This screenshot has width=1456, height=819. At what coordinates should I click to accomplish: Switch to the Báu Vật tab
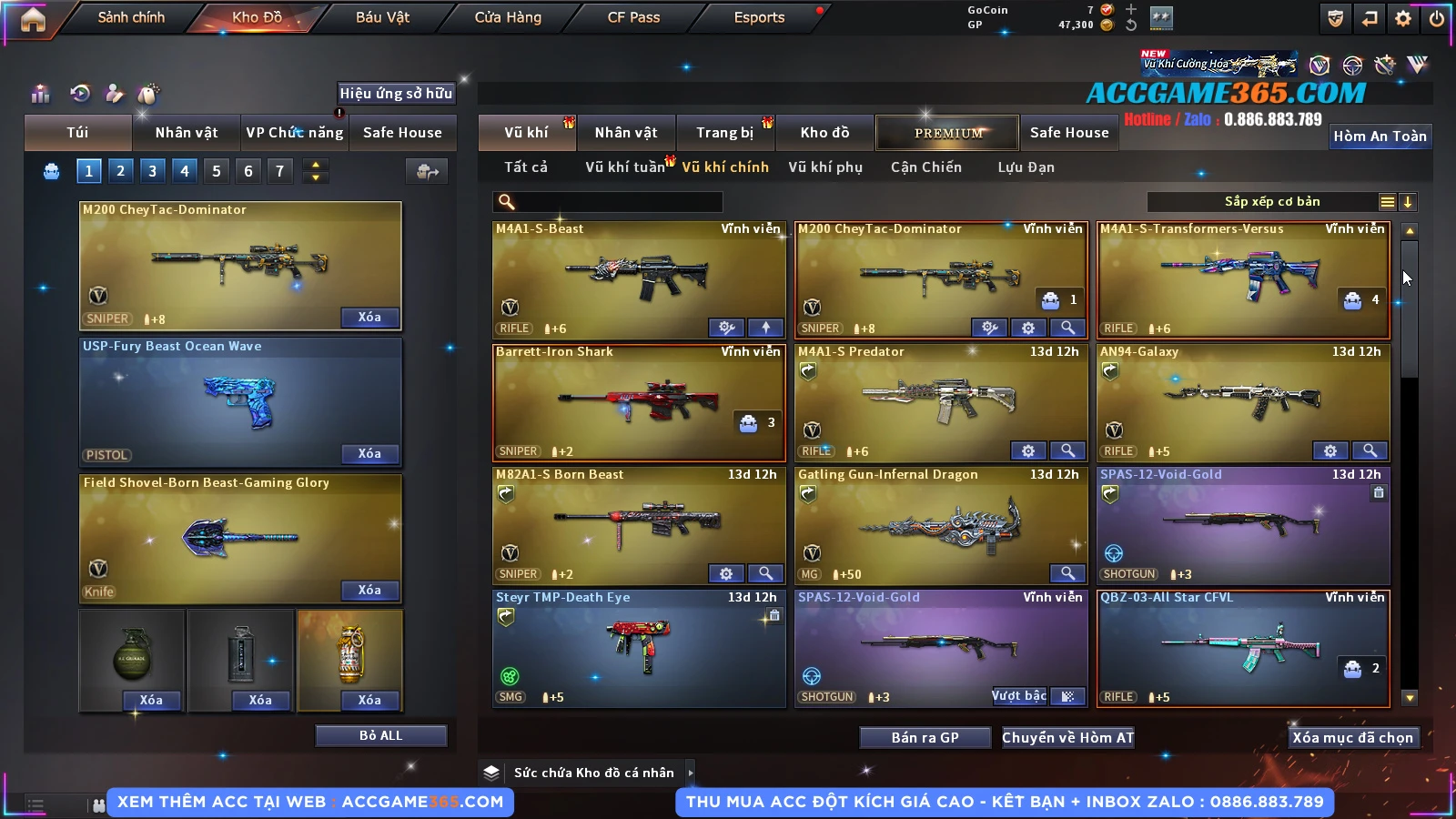(x=382, y=18)
